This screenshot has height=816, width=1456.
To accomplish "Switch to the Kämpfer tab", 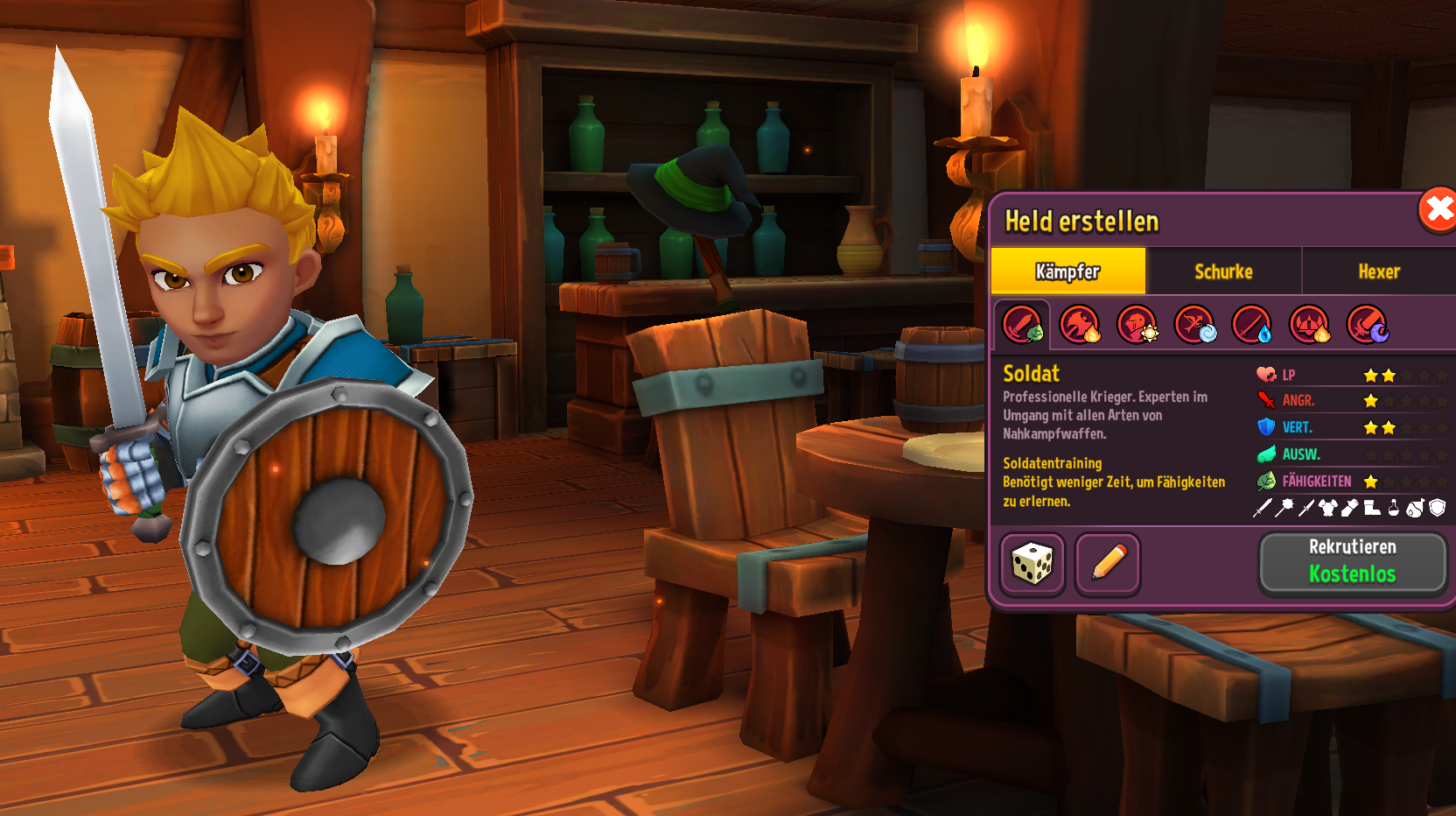I will tap(1067, 271).
